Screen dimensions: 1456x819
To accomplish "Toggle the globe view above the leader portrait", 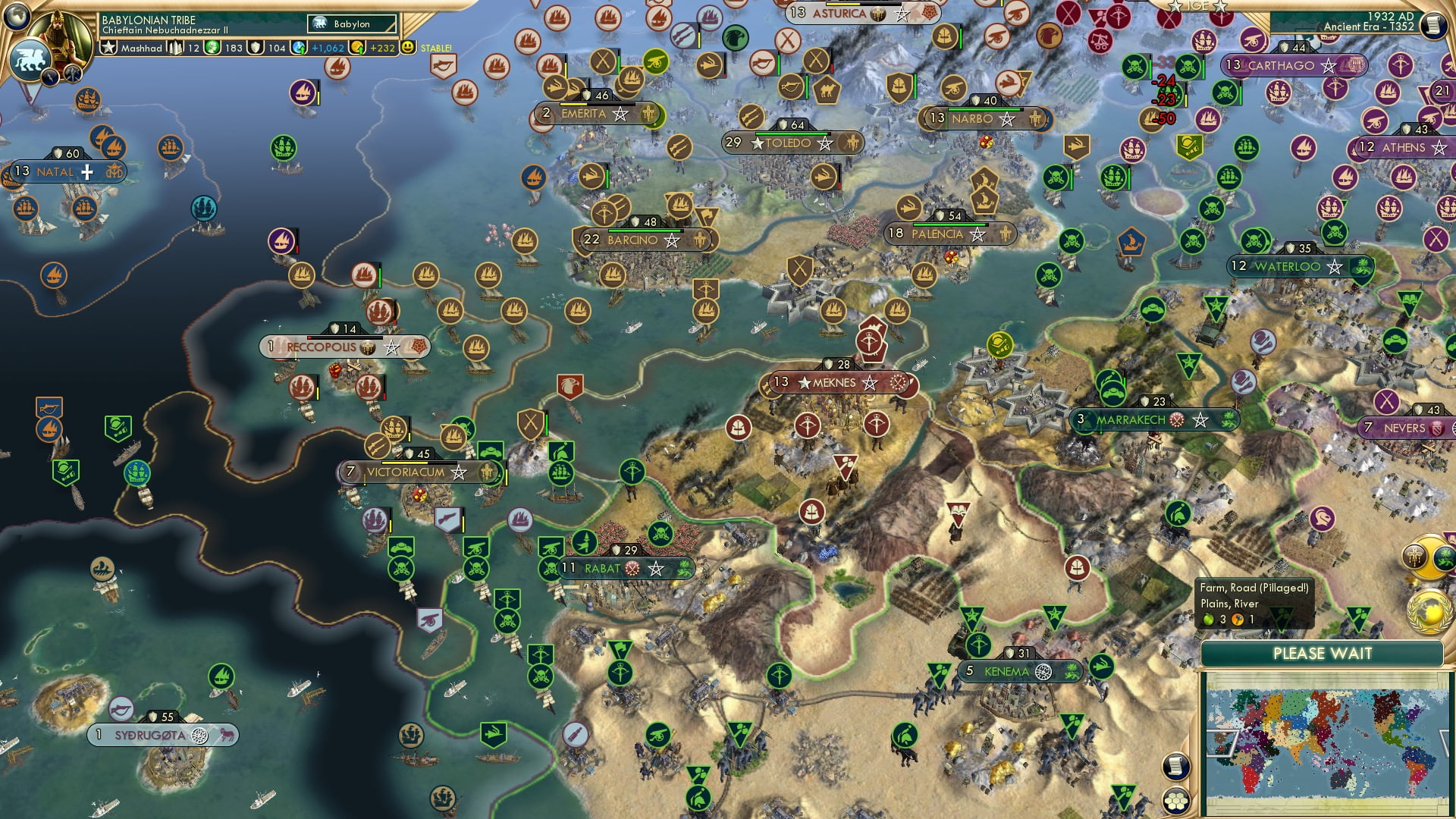I will tap(15, 17).
